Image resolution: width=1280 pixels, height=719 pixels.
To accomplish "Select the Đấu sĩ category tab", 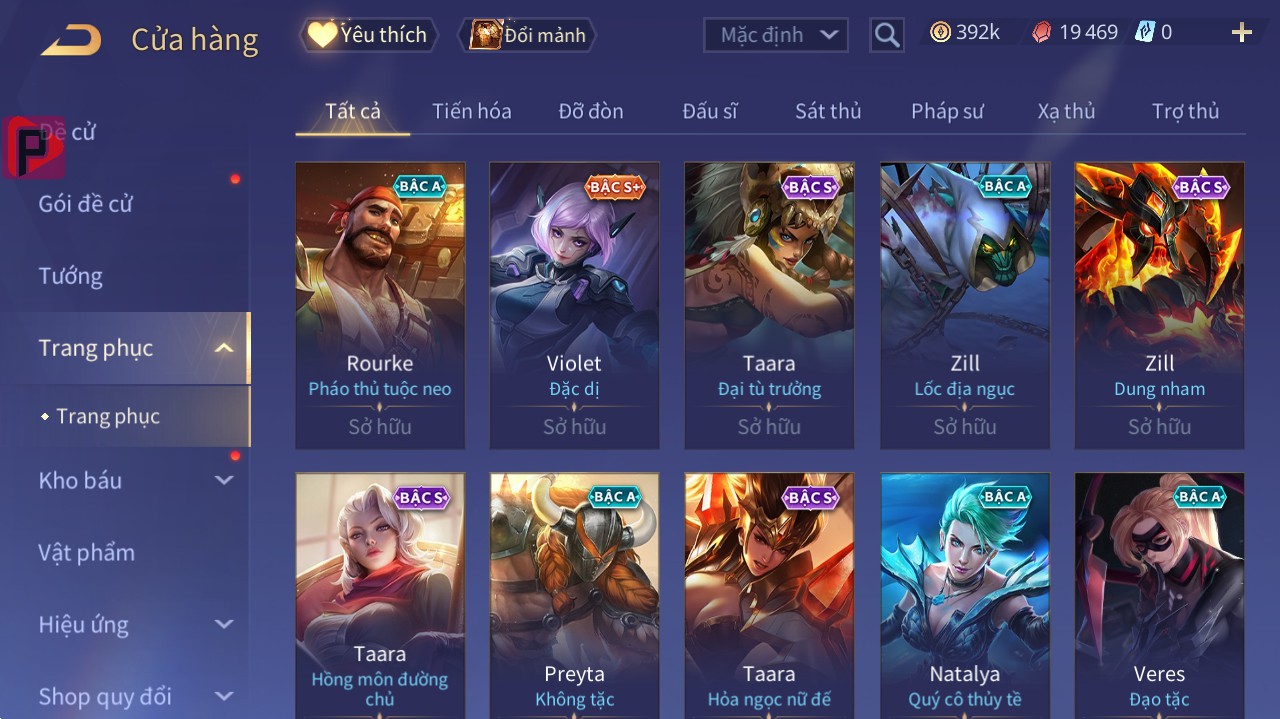I will pyautogui.click(x=709, y=111).
